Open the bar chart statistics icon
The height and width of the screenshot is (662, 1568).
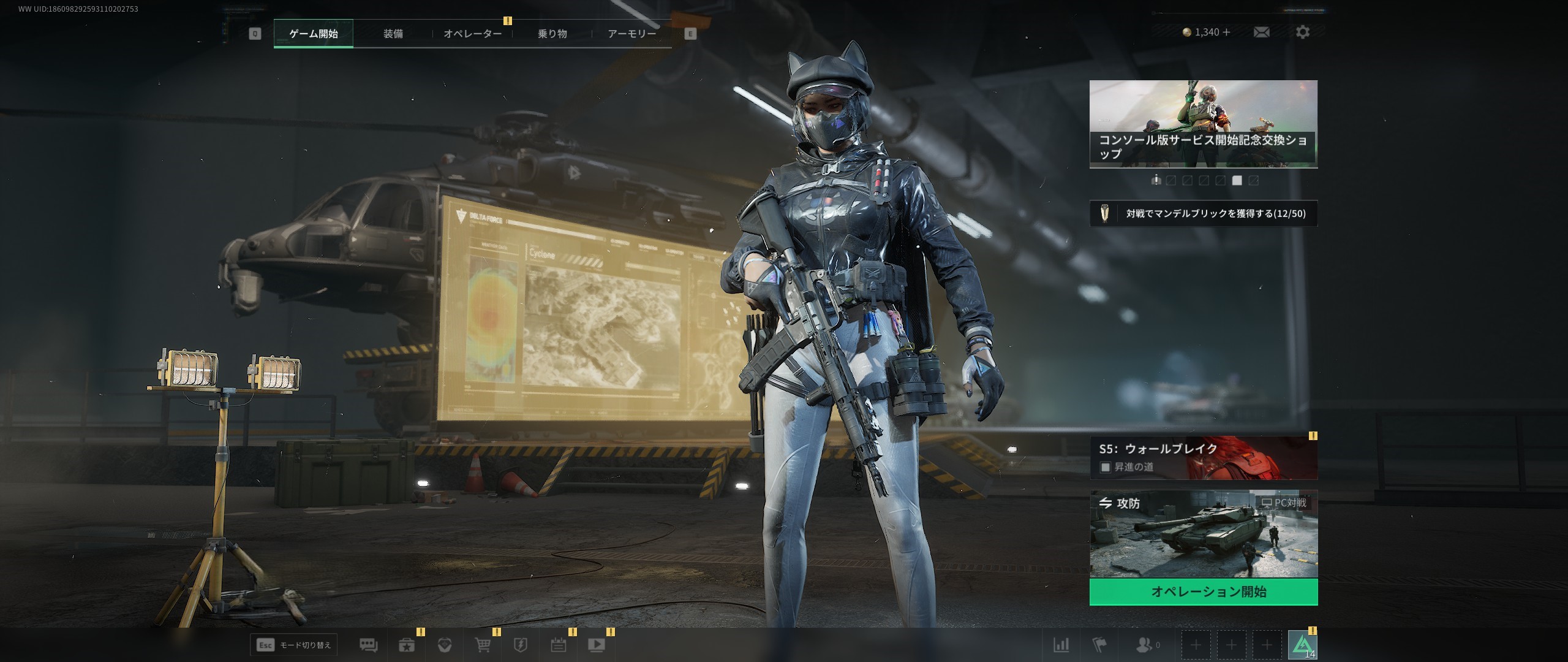tap(1061, 645)
